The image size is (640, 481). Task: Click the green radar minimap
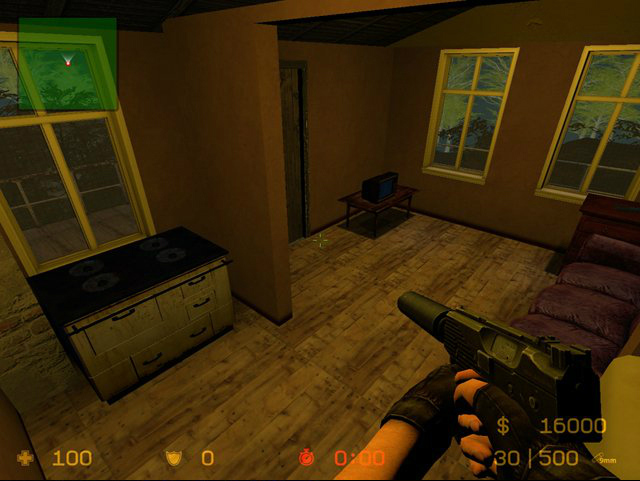67,64
